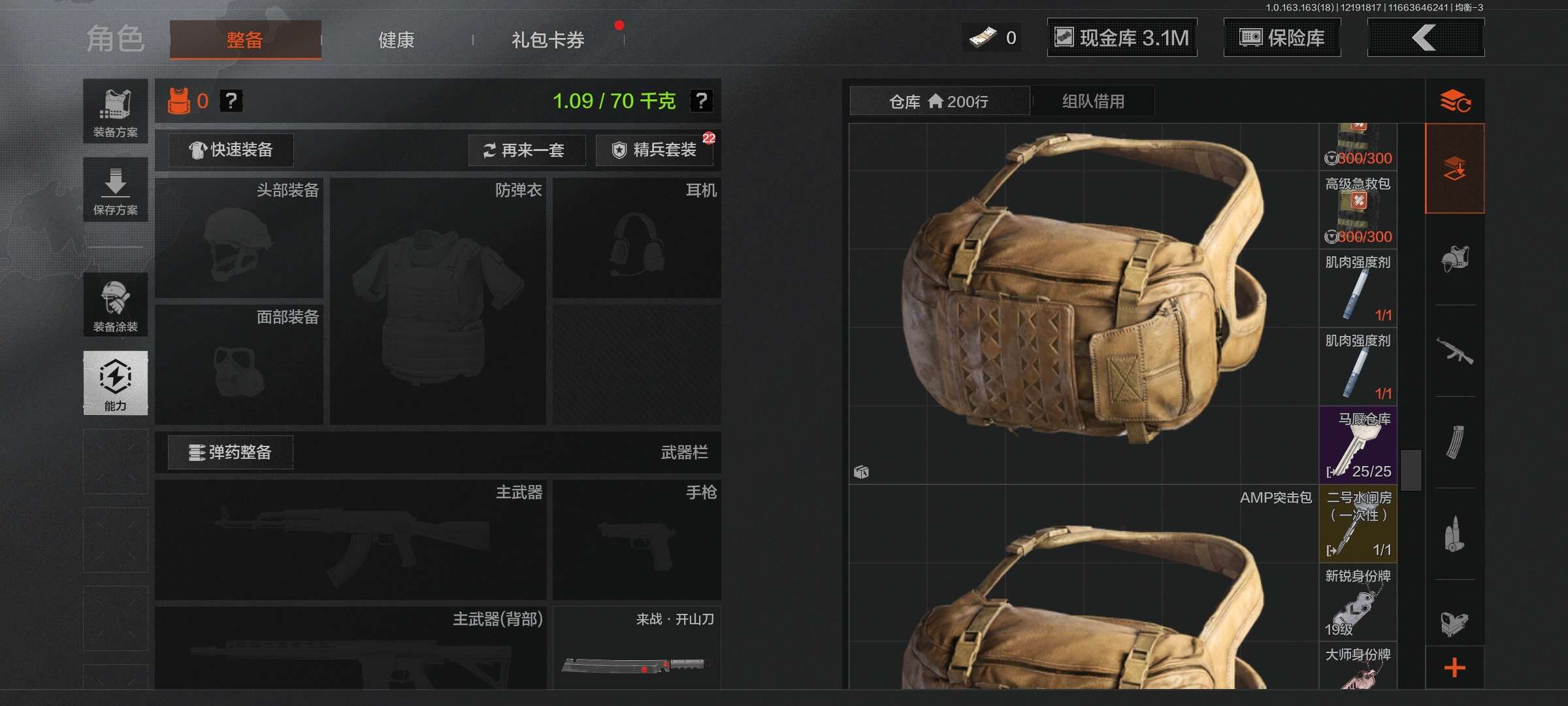The width and height of the screenshot is (1568, 706).
Task: Open the 保险库 secure container
Action: 1281,38
